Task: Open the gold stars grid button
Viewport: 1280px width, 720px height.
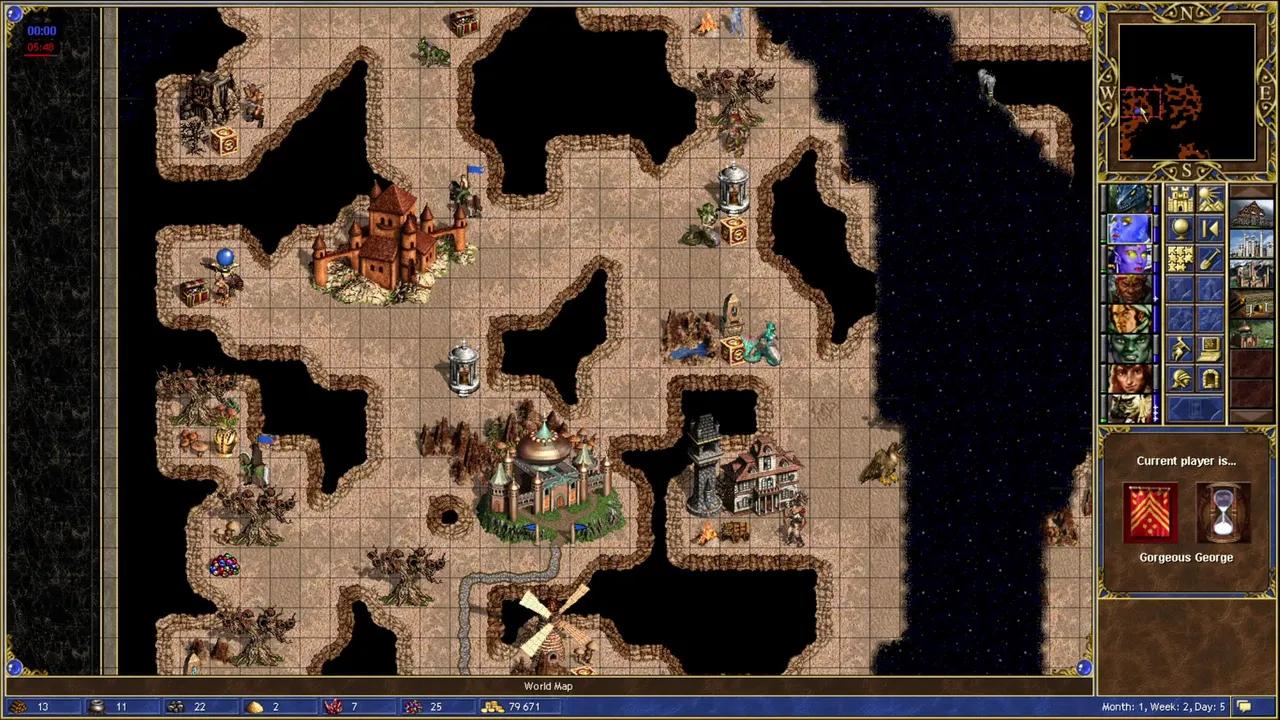Action: (x=1180, y=259)
